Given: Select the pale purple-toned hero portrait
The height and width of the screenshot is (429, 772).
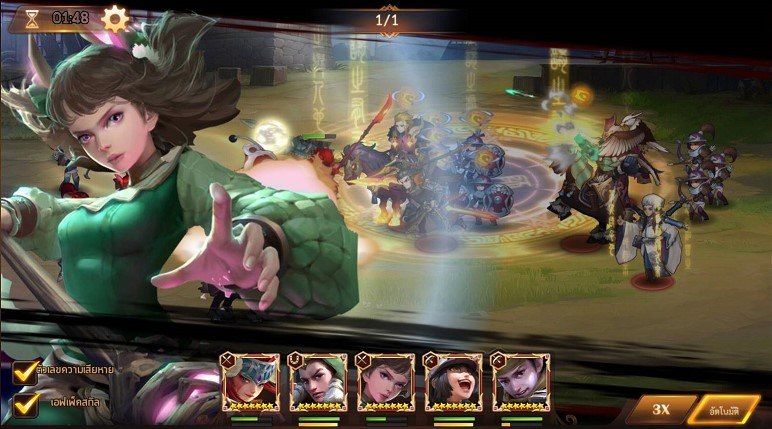Looking at the screenshot, I should [520, 381].
